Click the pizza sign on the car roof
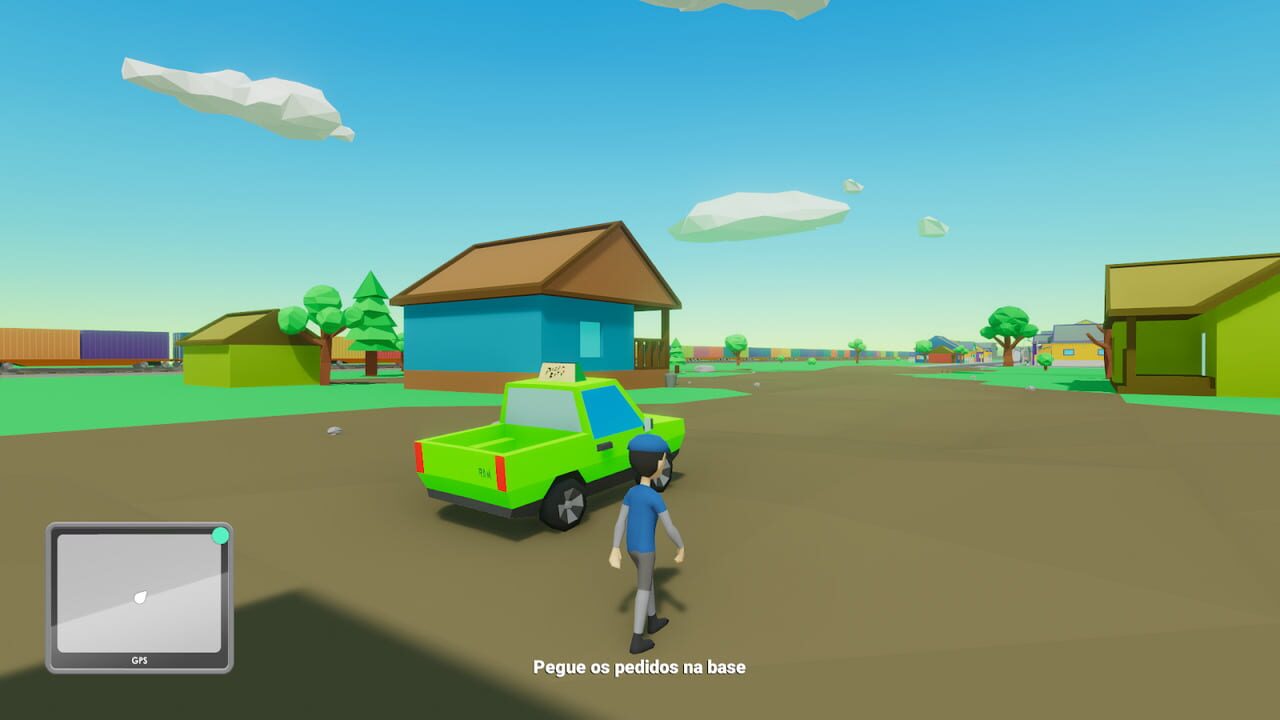This screenshot has height=720, width=1280. click(x=557, y=372)
